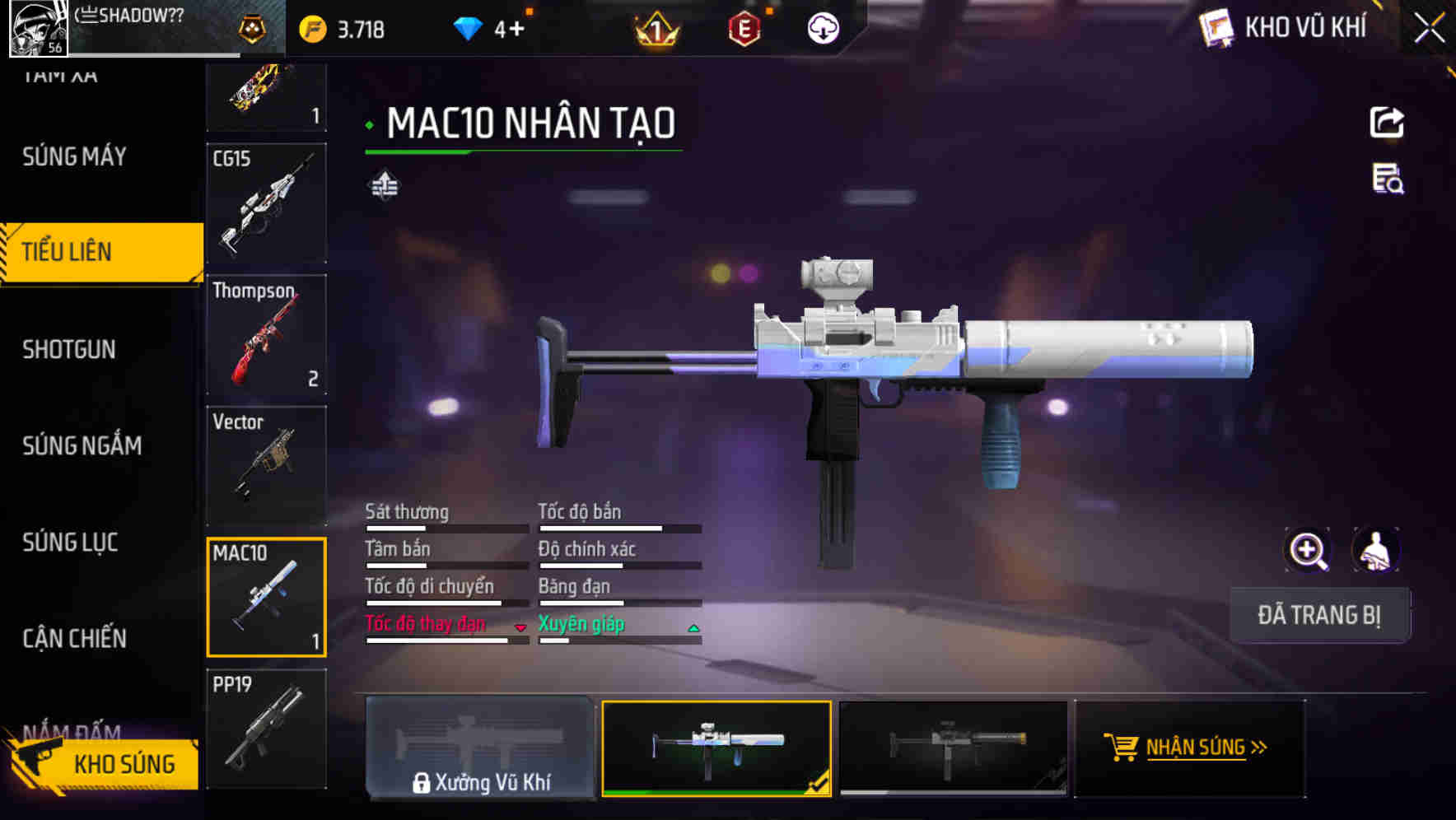Screen dimensions: 1456x820
Task: Open the Nhận Súng shop link
Action: point(1190,748)
